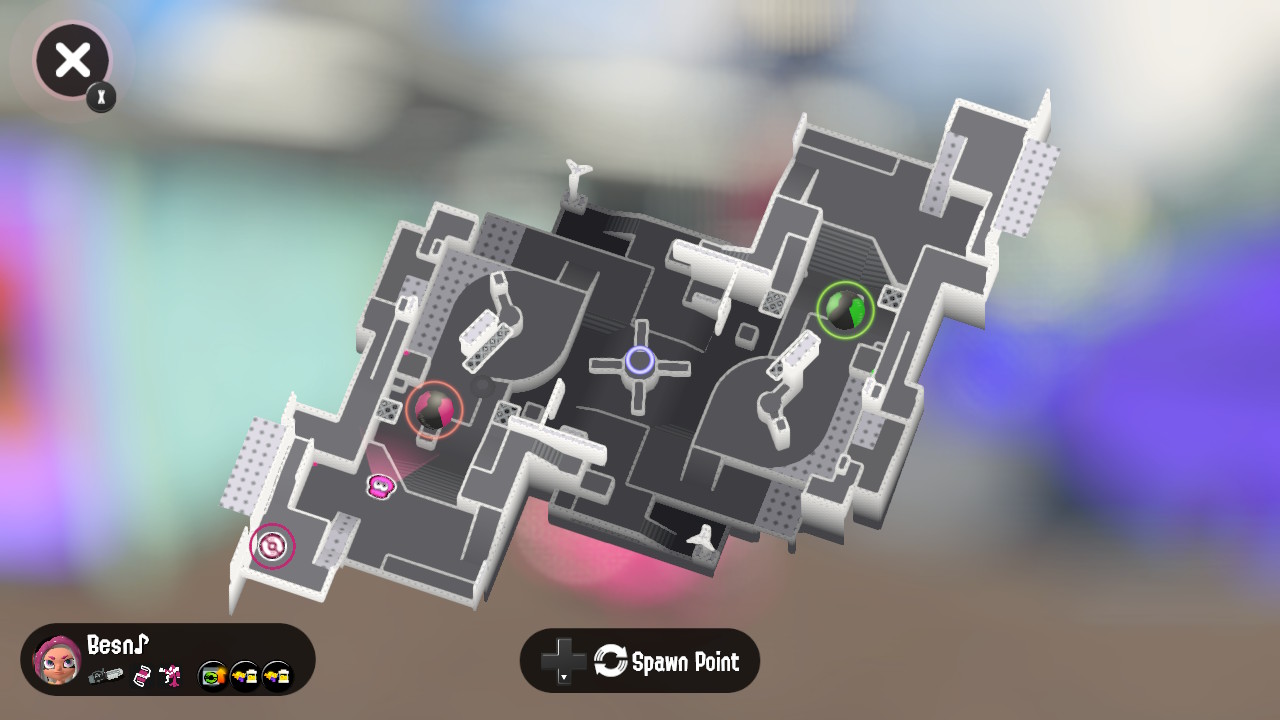1280x720 pixels.
Task: Click the Spawn Point refresh arrows icon
Action: coord(612,660)
